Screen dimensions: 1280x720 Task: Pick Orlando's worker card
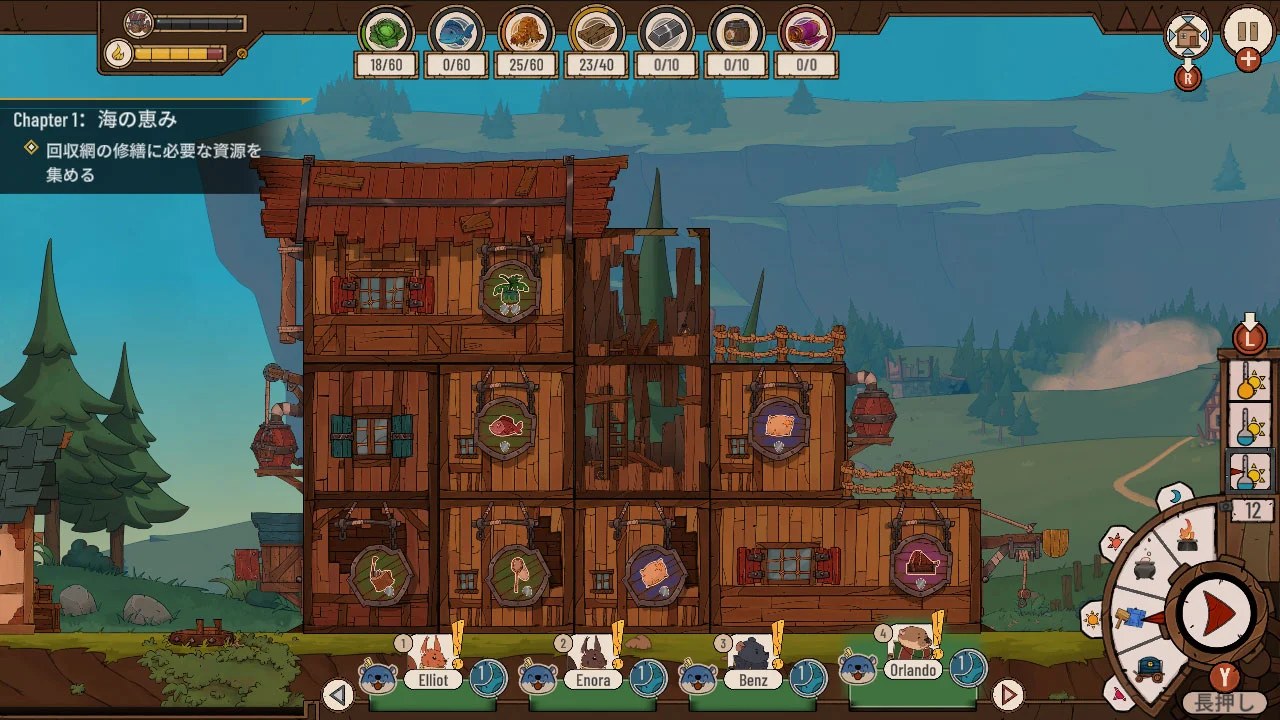pos(913,658)
